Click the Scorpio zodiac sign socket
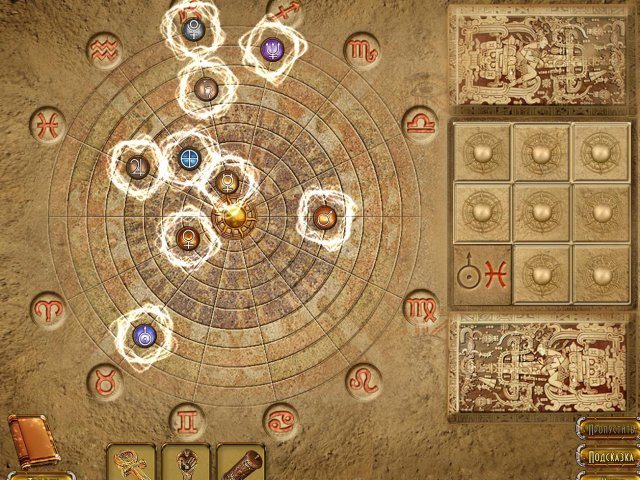Image resolution: width=640 pixels, height=480 pixels. 361,49
